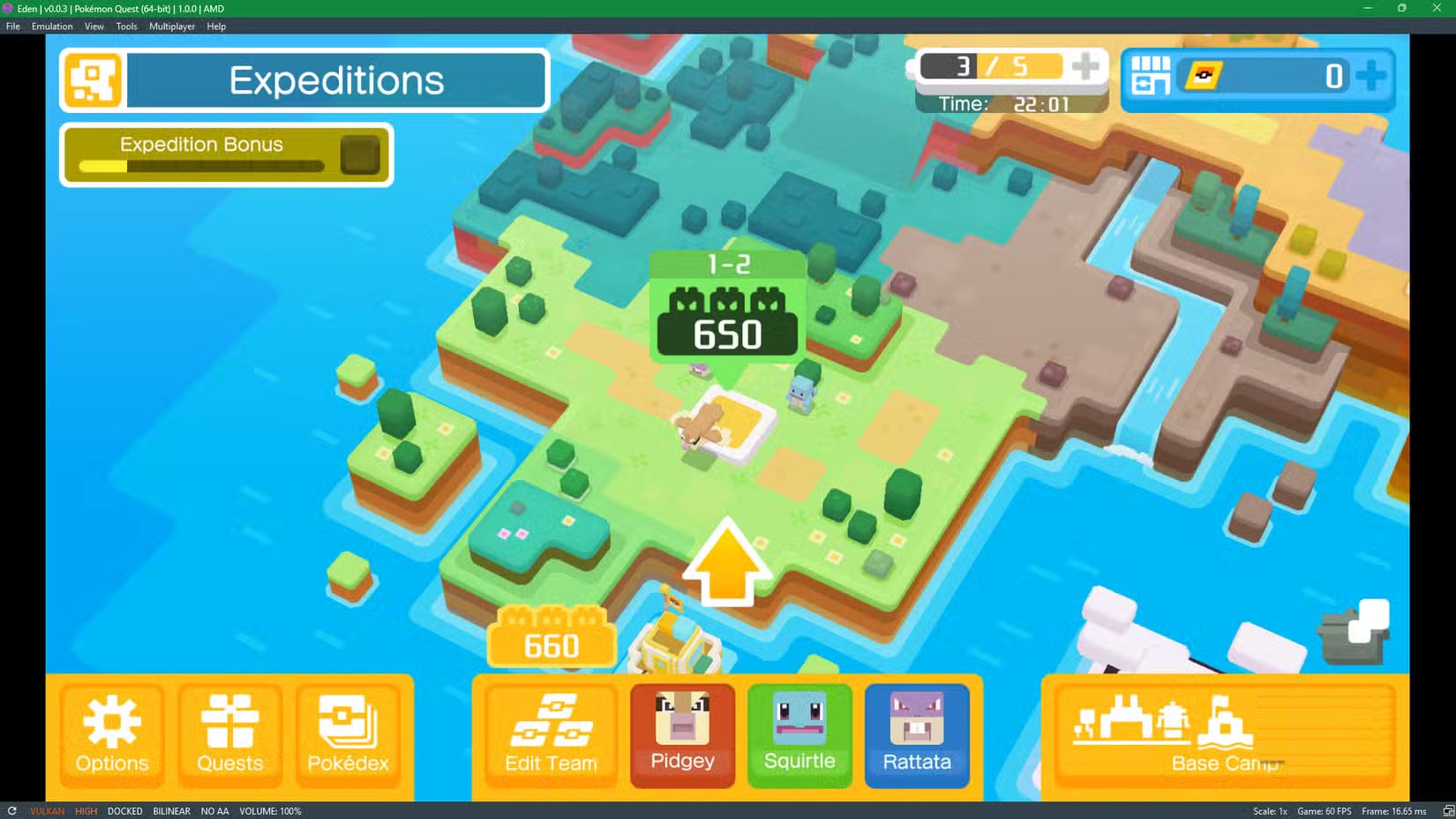1456x819 pixels.
Task: Open the Multiplayer menu
Action: 172,26
